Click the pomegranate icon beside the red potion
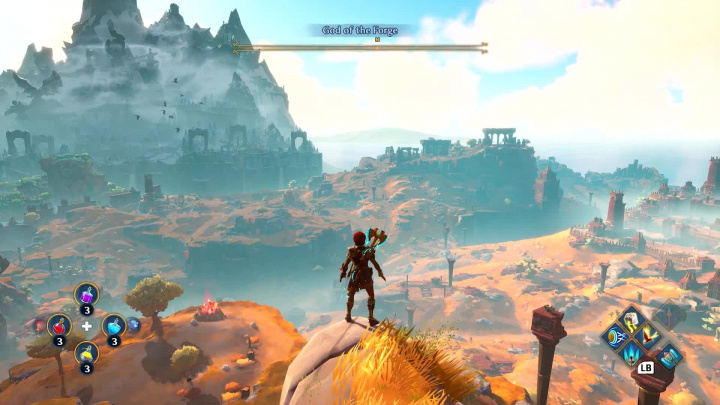720x405 pixels. [39, 325]
